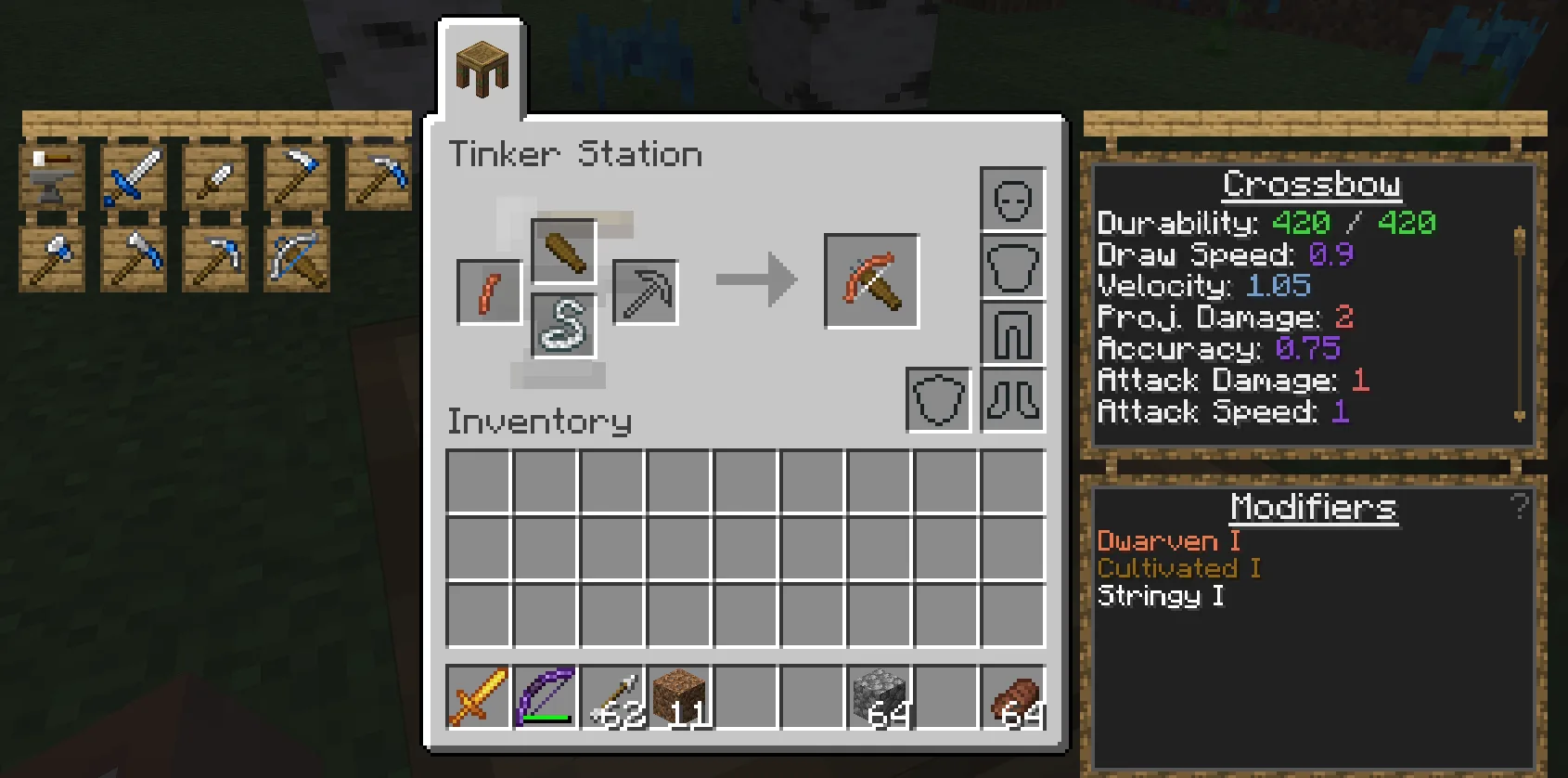
Task: Open the question mark help in Modifiers panel
Action: (x=1520, y=506)
